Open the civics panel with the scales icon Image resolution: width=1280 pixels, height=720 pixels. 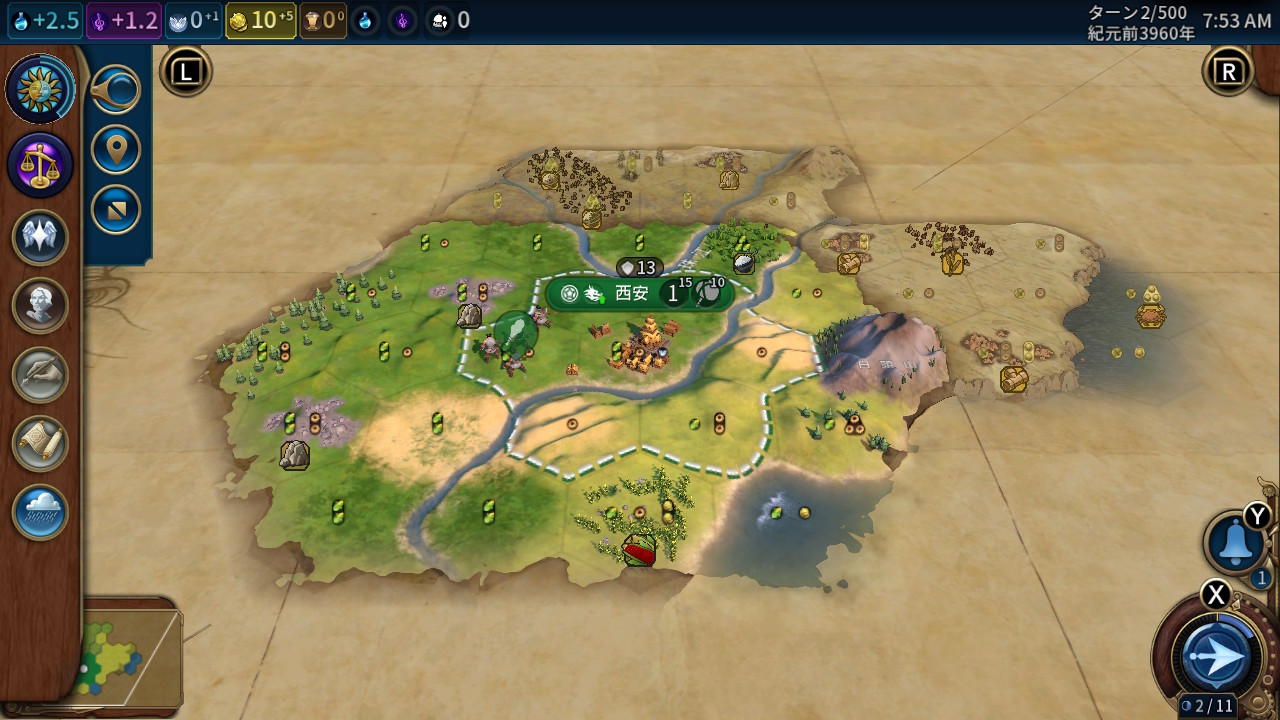(40, 165)
